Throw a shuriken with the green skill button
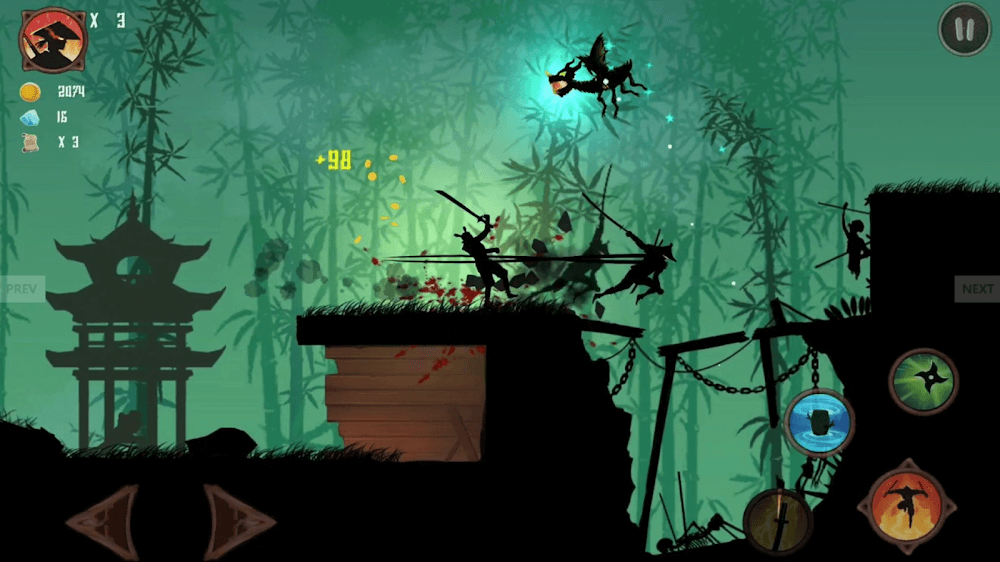The height and width of the screenshot is (562, 1000). (x=923, y=381)
